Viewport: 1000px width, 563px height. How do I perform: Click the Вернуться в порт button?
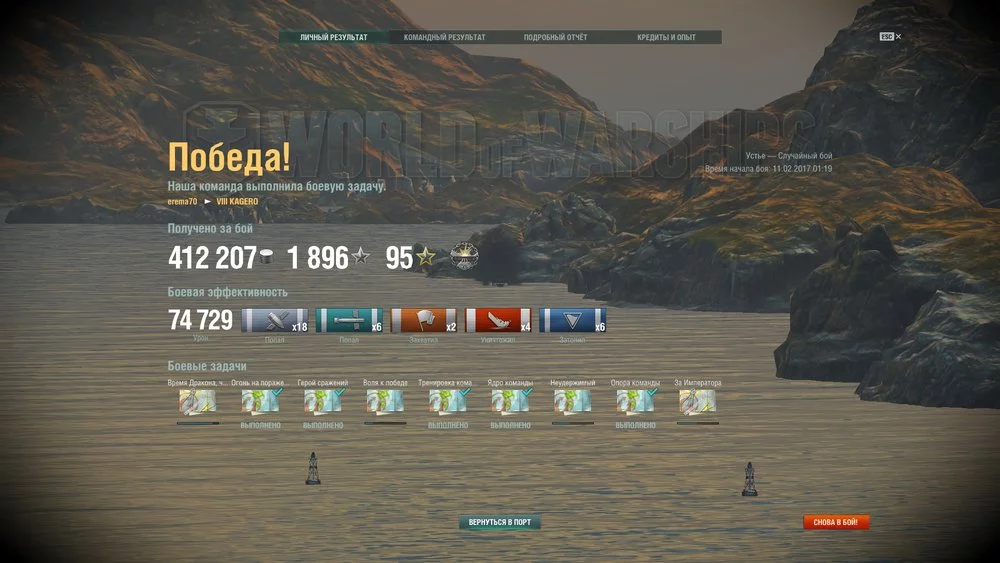(x=500, y=522)
